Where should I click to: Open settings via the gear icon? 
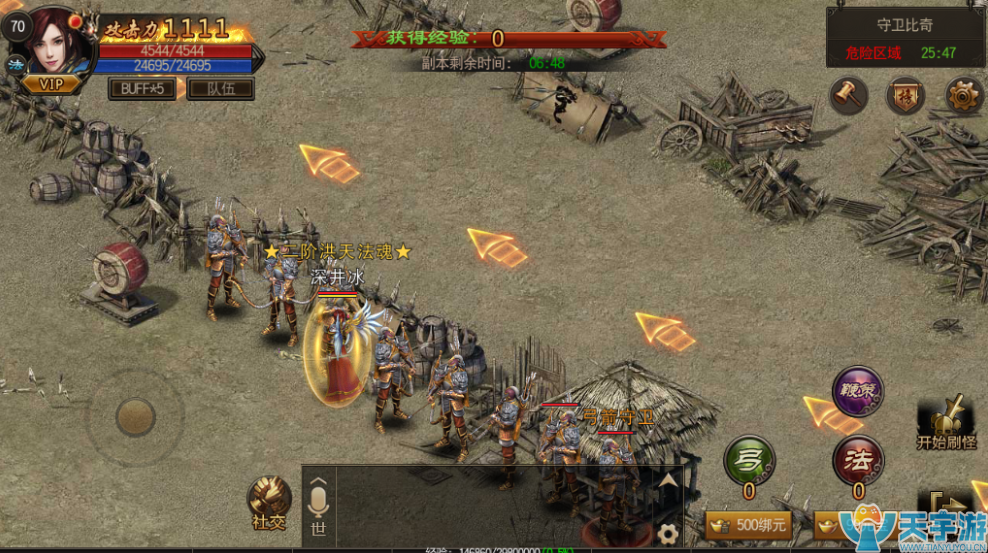tap(964, 95)
